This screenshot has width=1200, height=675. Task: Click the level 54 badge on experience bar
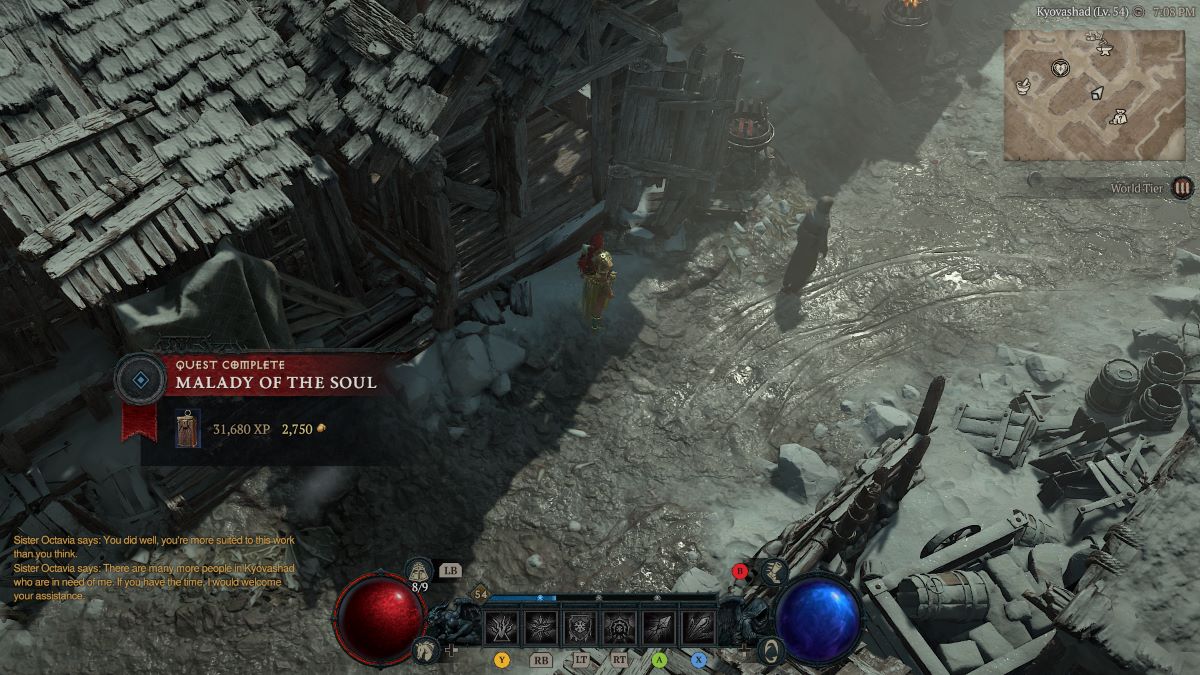point(480,594)
